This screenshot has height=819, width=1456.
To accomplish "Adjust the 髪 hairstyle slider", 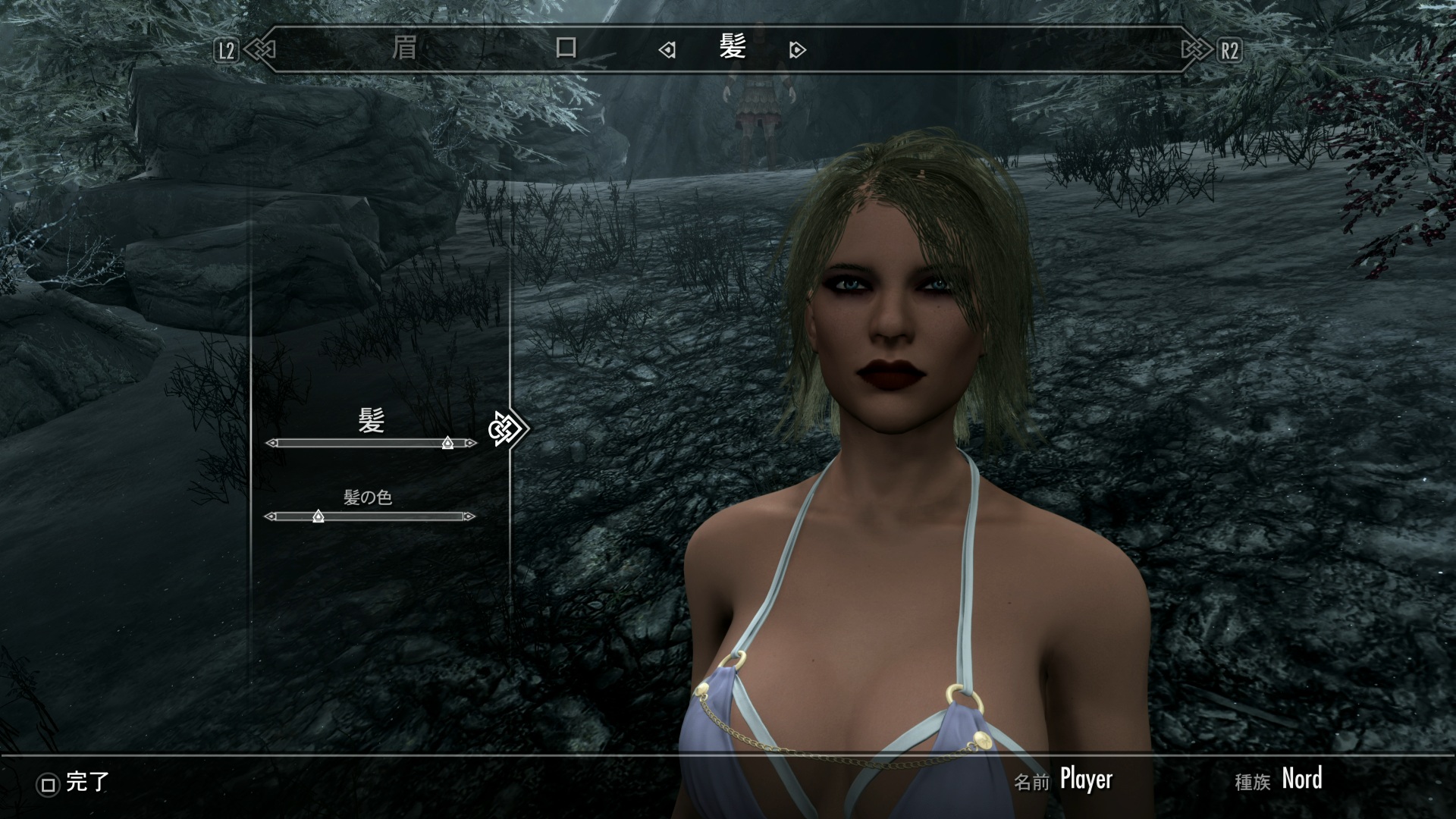I will pyautogui.click(x=447, y=443).
